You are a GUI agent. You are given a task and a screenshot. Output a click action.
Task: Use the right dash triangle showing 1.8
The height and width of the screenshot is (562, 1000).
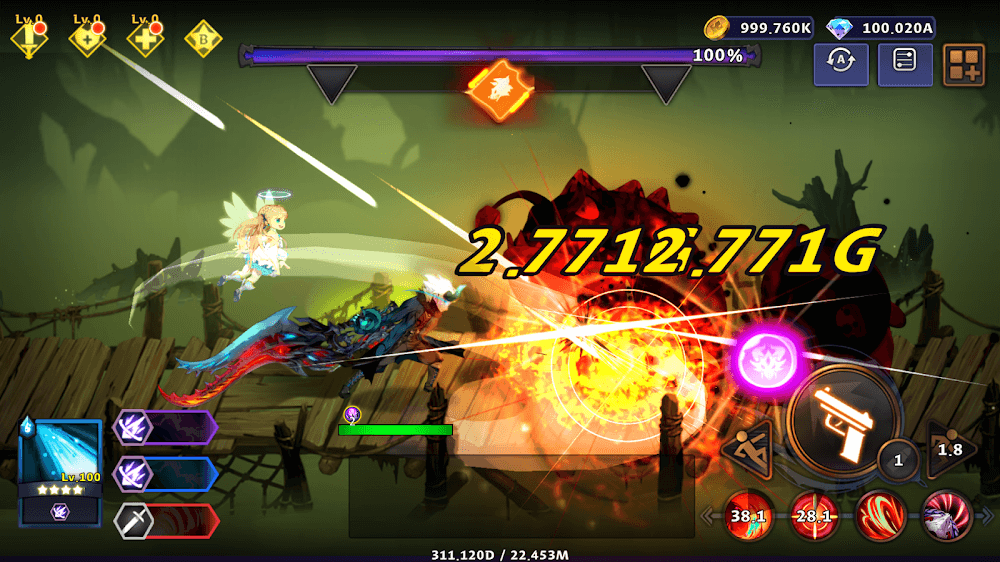(950, 449)
